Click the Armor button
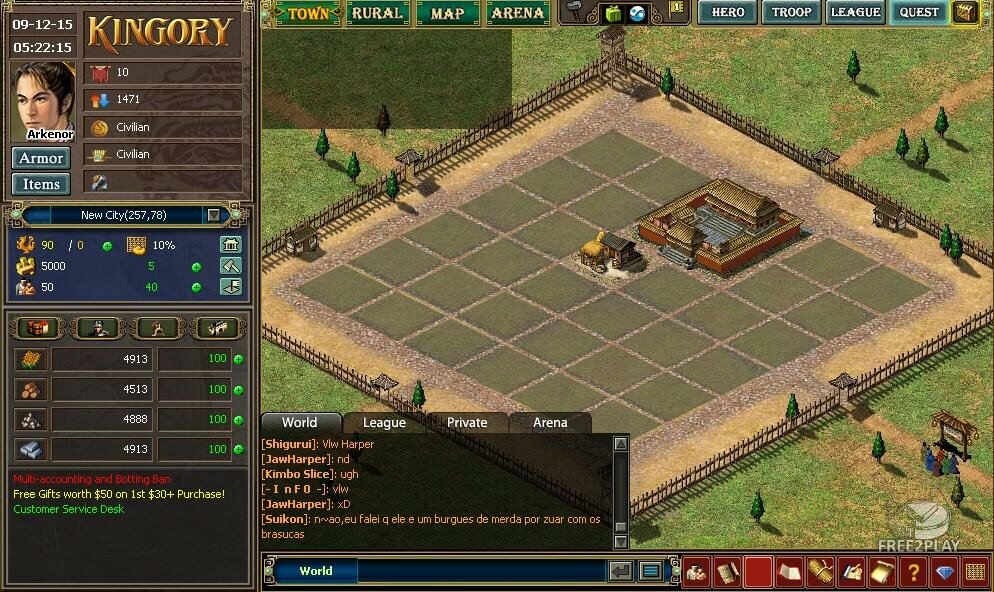 [41, 158]
